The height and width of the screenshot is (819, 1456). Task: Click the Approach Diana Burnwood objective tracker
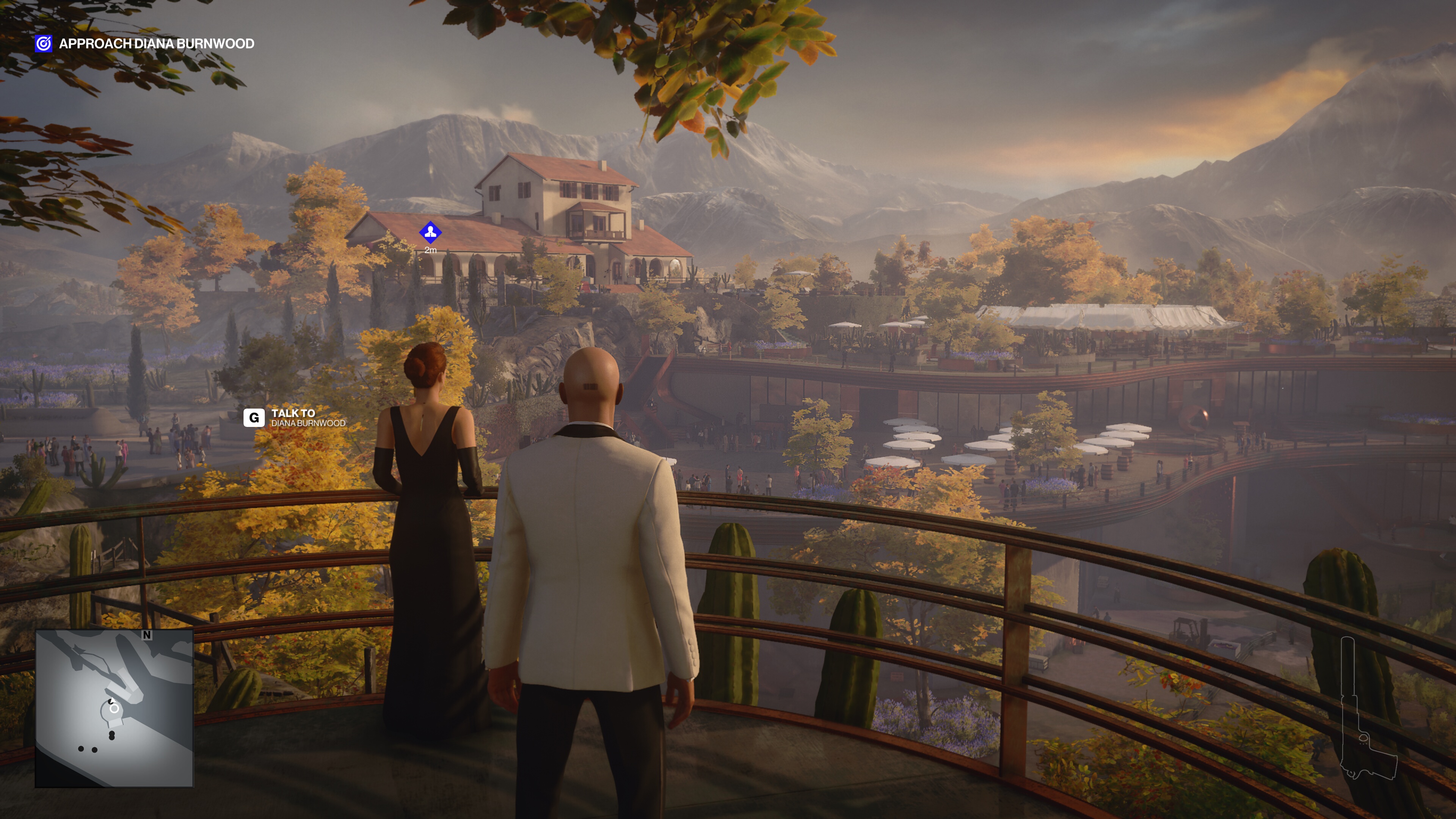(x=145, y=44)
